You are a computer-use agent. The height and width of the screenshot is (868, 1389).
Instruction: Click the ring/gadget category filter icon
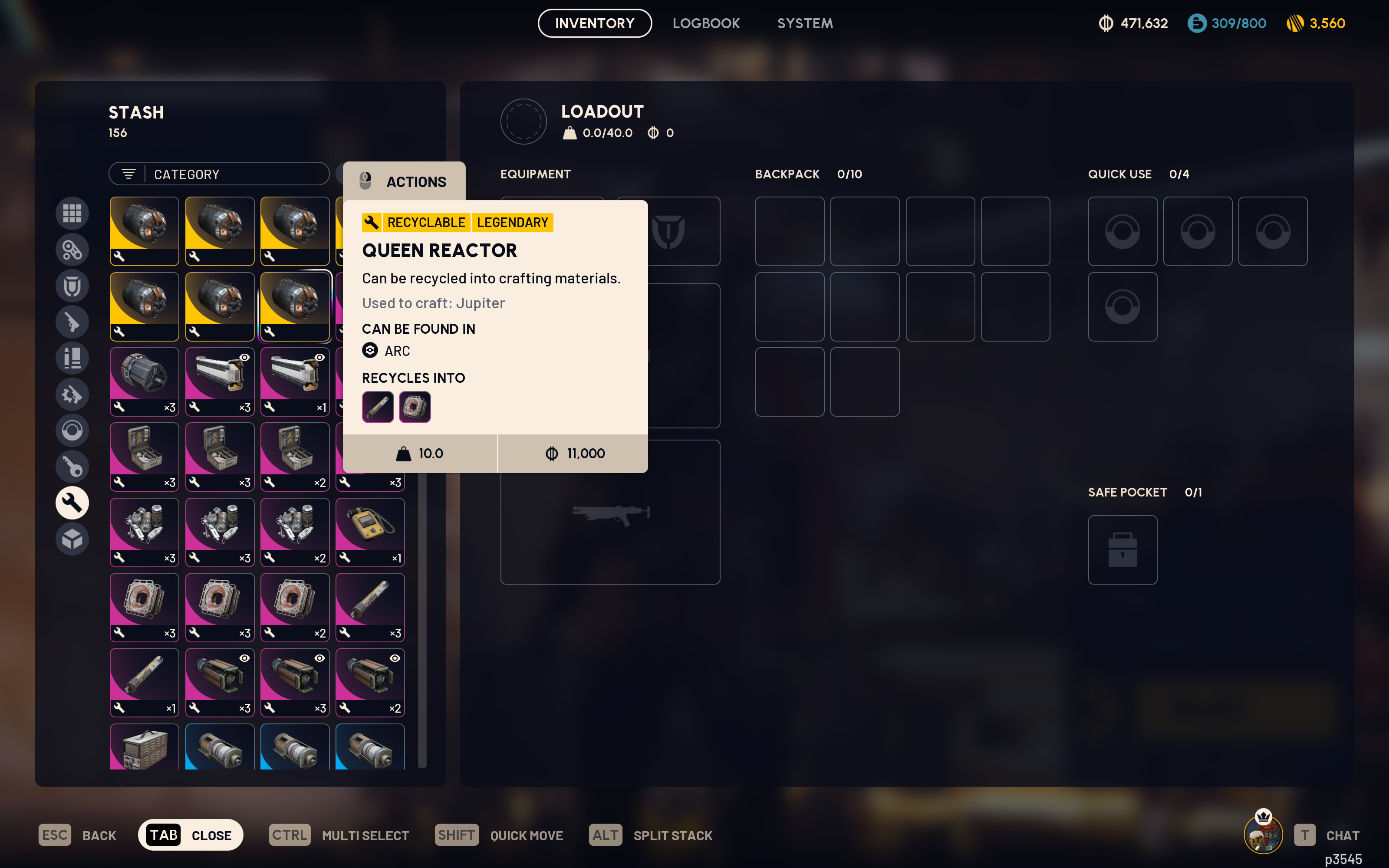[x=72, y=431]
